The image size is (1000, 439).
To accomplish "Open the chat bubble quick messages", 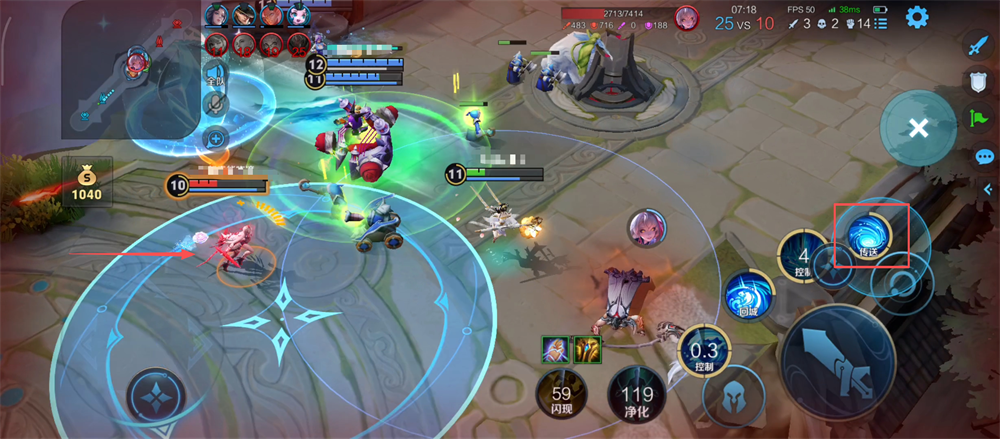I will [984, 156].
